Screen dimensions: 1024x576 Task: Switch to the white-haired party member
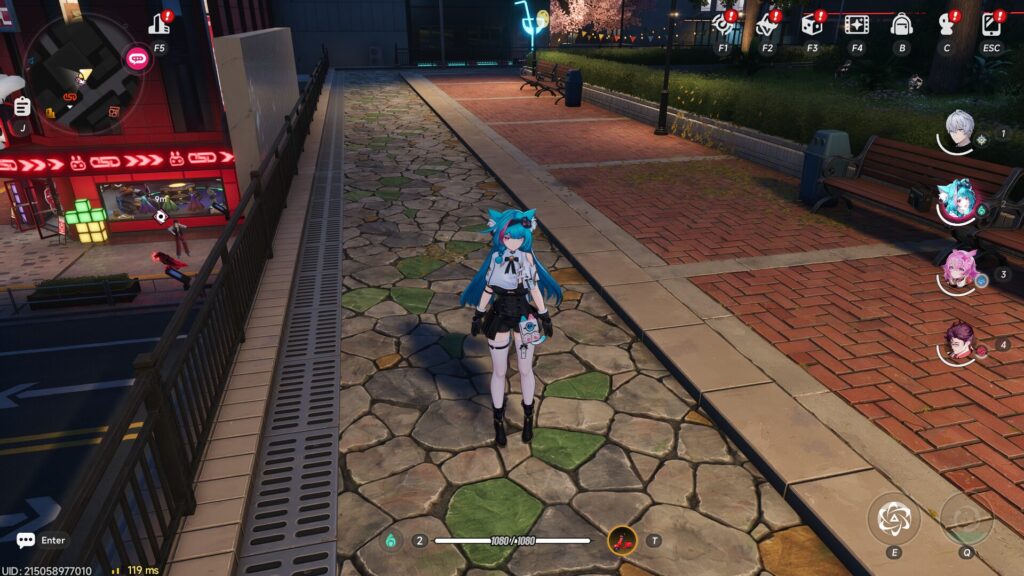coord(960,131)
